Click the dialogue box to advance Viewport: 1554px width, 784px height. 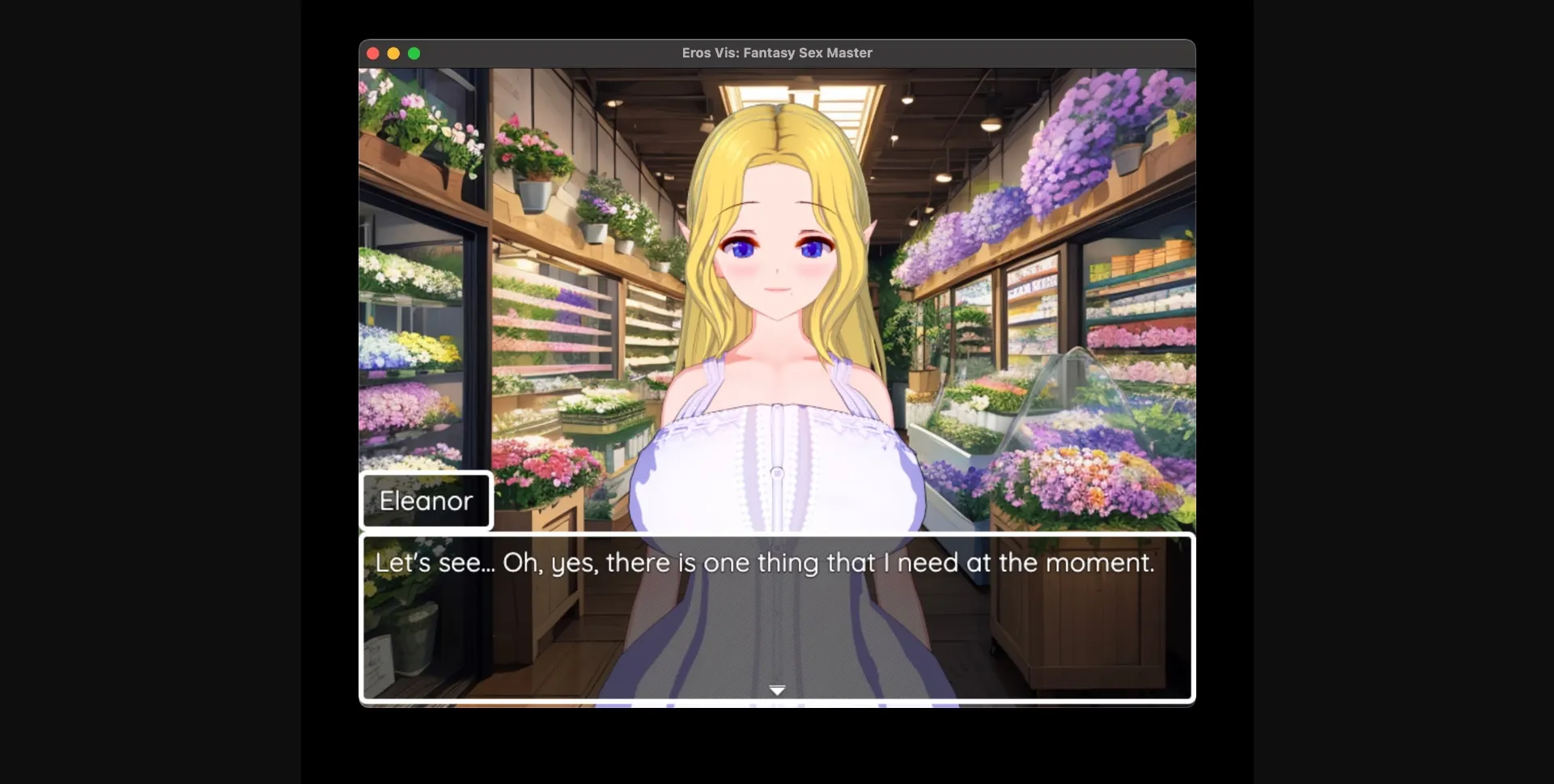coord(777,620)
